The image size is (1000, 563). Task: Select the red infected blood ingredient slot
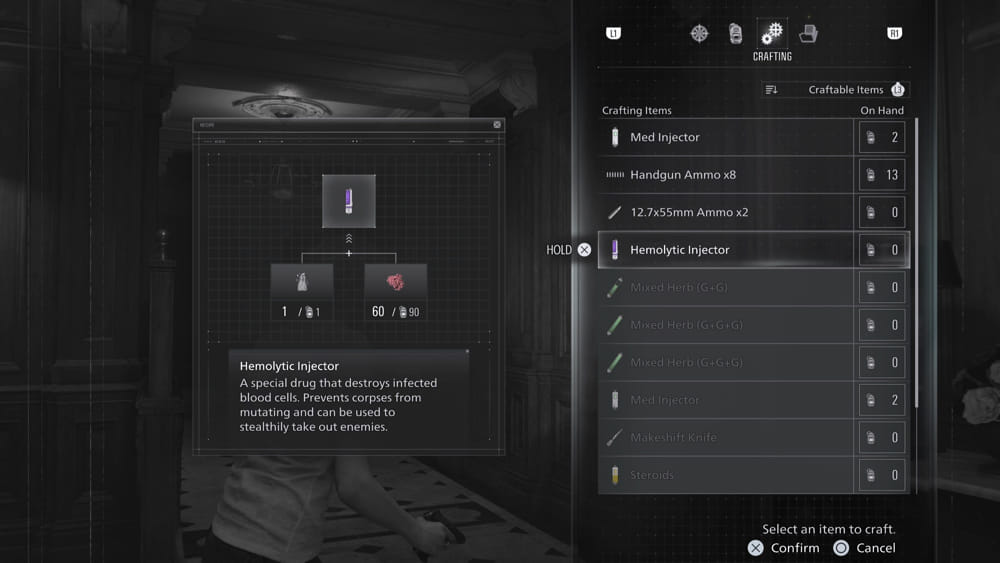pyautogui.click(x=395, y=282)
